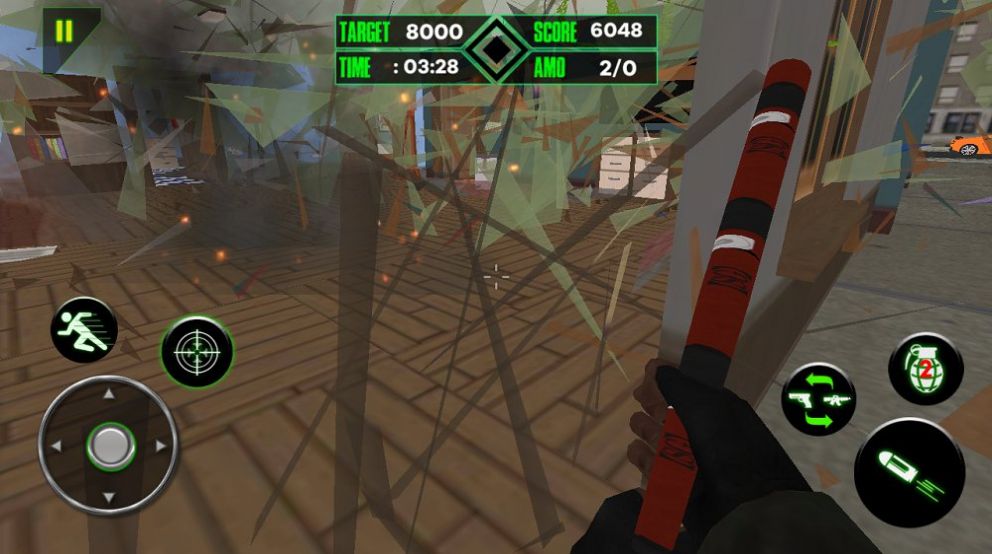Image resolution: width=992 pixels, height=554 pixels.
Task: Tap the movement joystick's center knob
Action: point(109,445)
